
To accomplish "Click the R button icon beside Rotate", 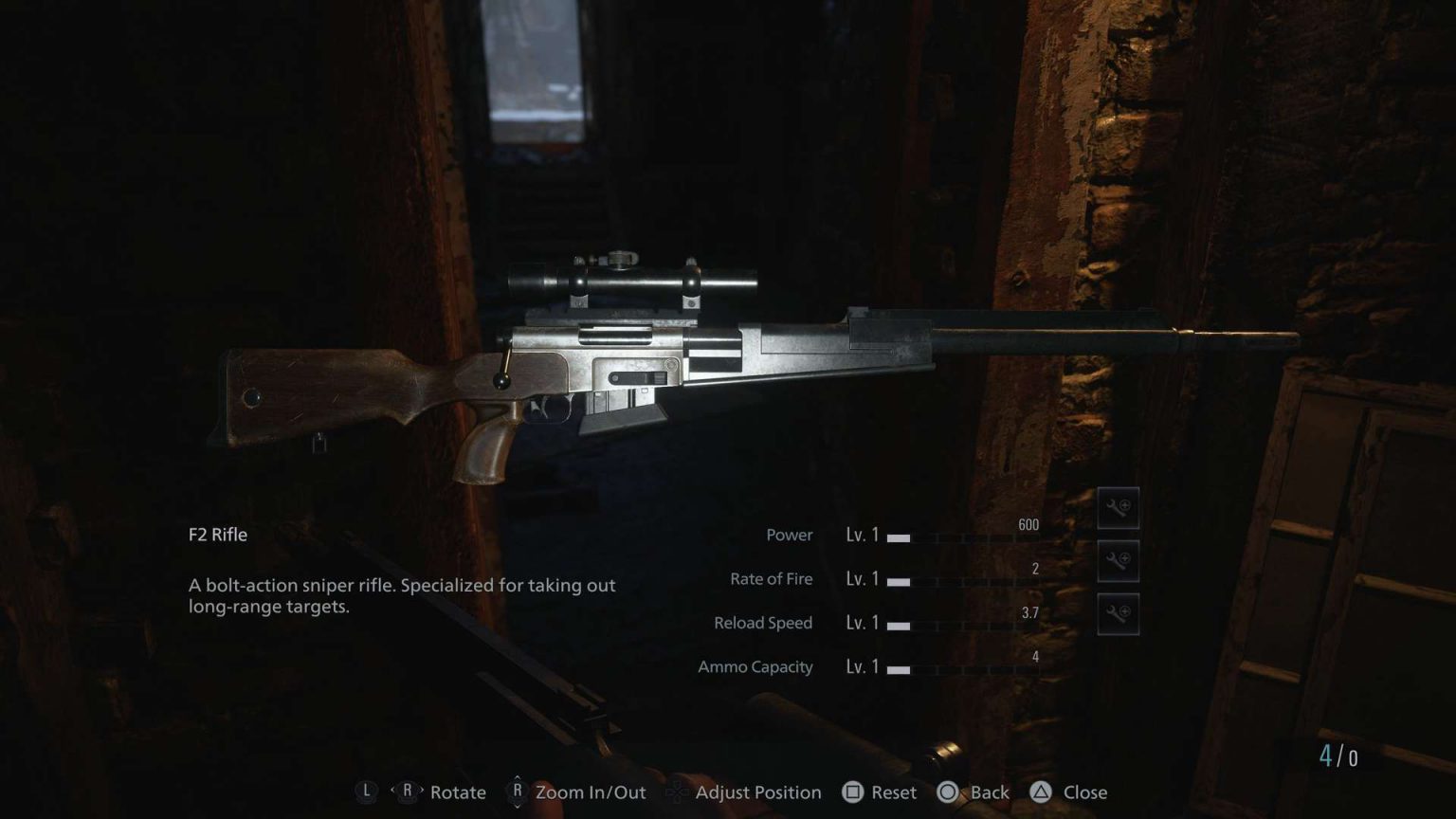I will 408,792.
